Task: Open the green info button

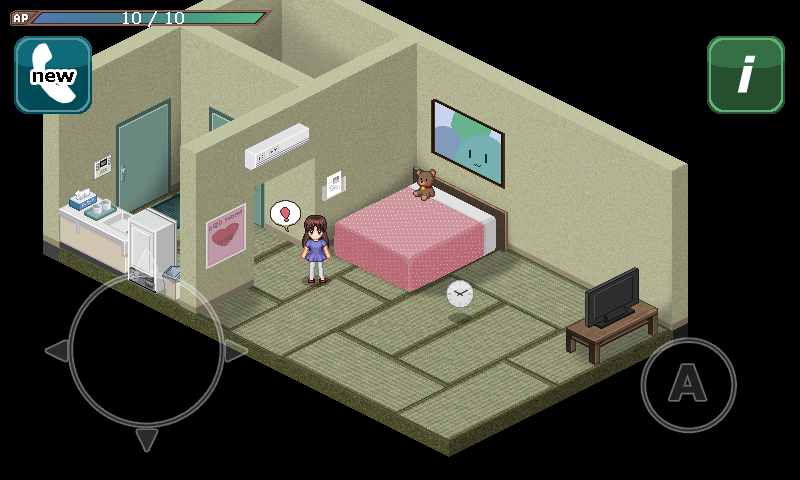Action: click(x=745, y=75)
